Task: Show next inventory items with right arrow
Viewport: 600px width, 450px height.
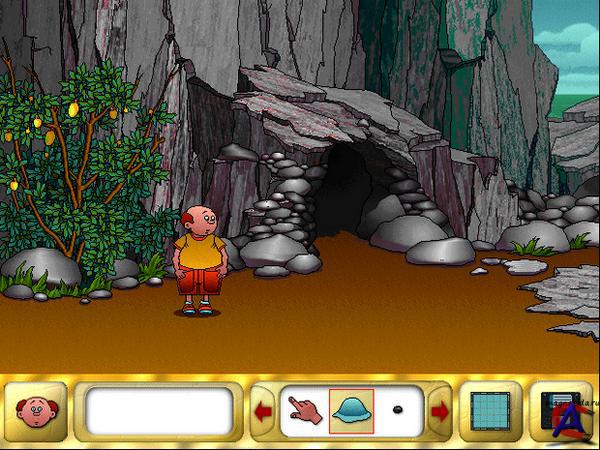Action: point(439,410)
